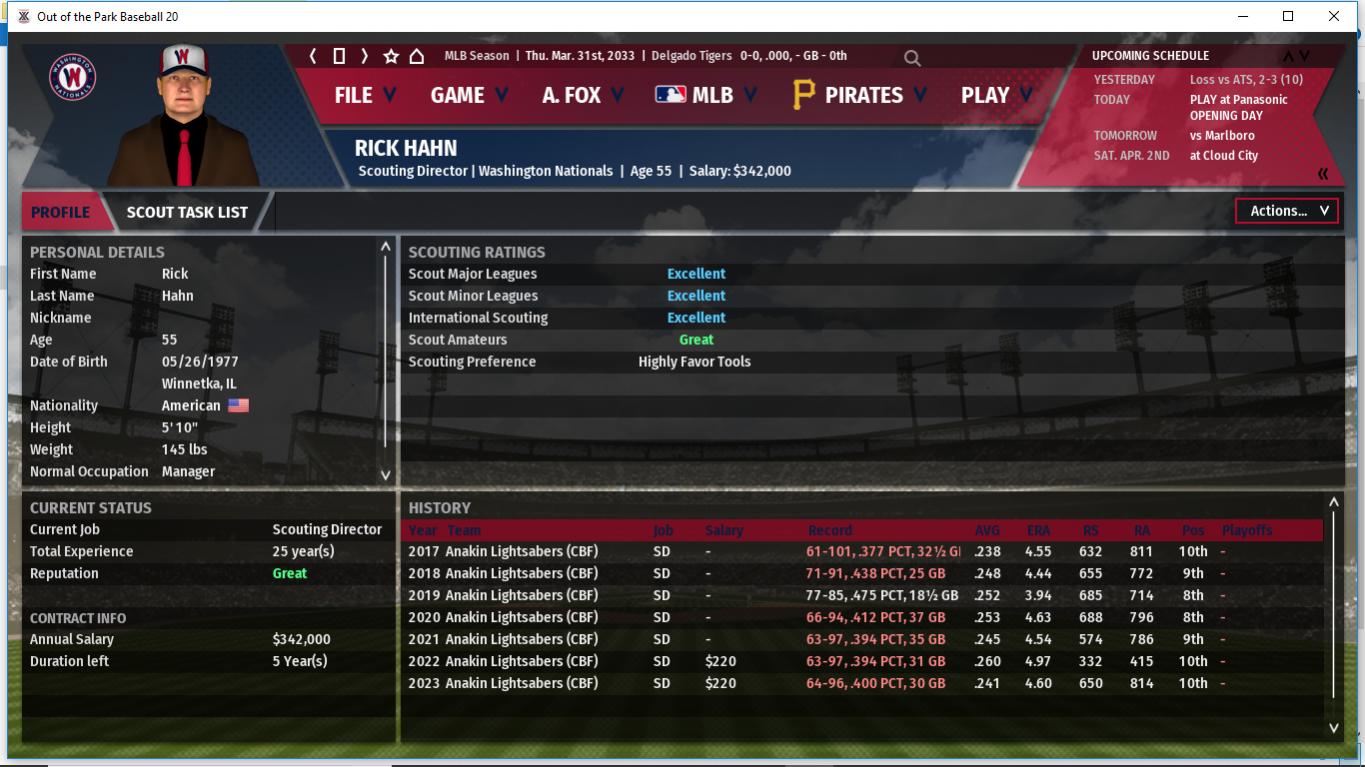The image size is (1365, 767).
Task: Open the Actions dropdown
Action: [x=1287, y=211]
